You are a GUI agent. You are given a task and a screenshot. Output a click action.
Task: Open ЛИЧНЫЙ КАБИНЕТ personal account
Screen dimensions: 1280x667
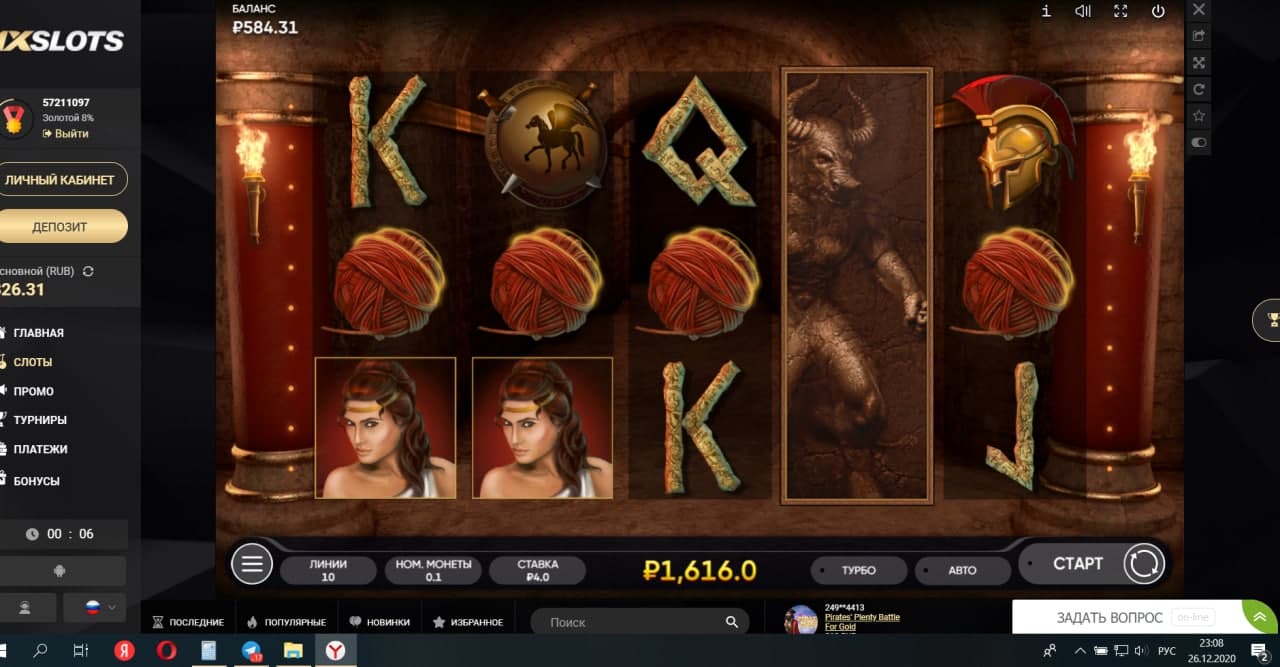coord(60,180)
